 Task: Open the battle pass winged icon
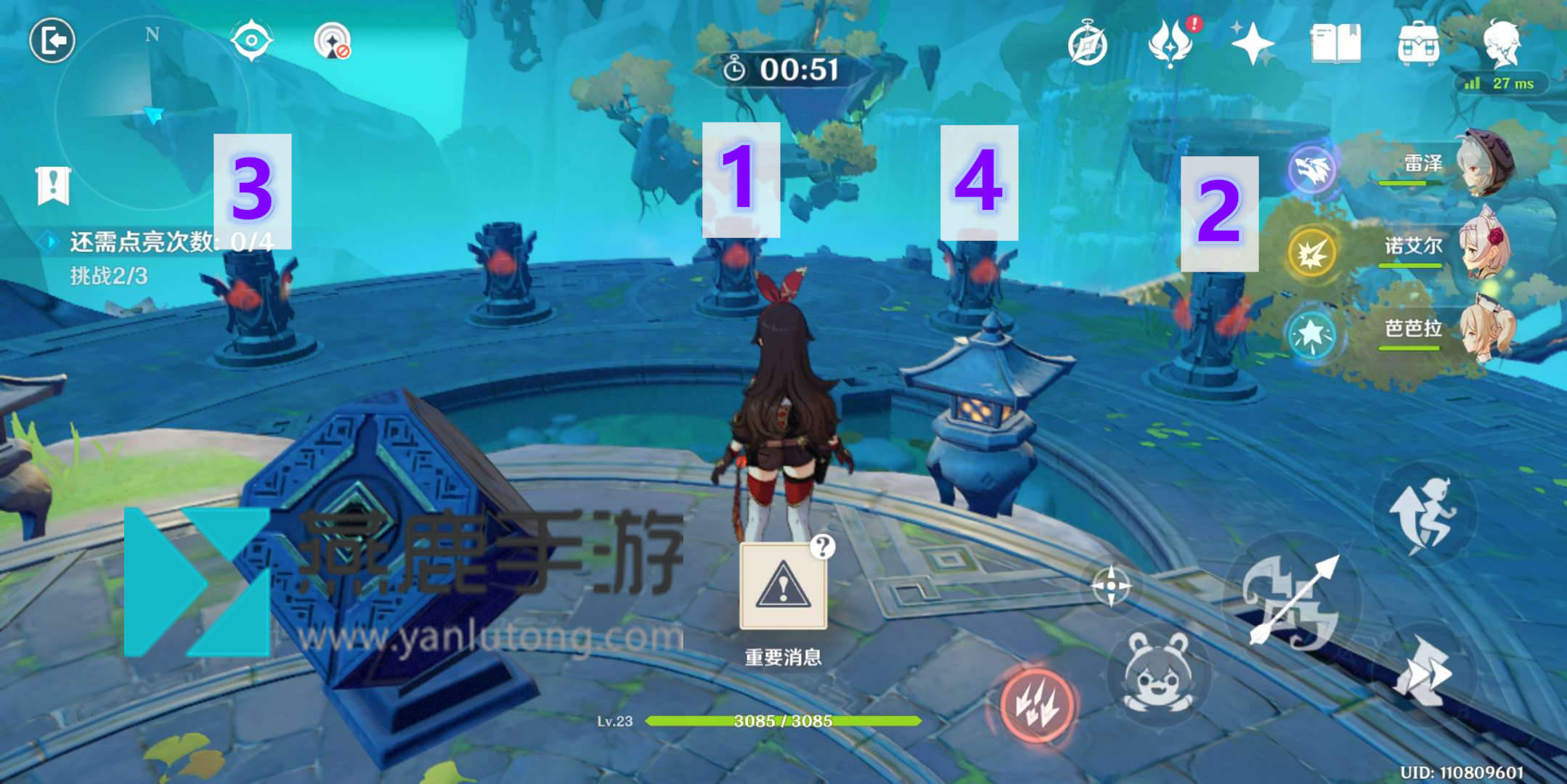pos(1171,44)
